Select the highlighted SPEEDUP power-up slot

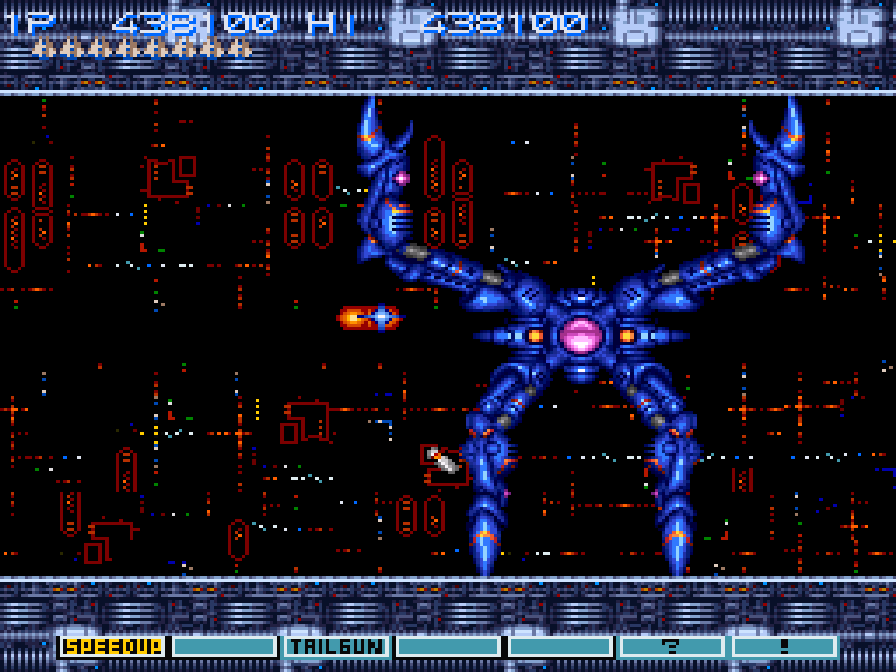(x=113, y=647)
